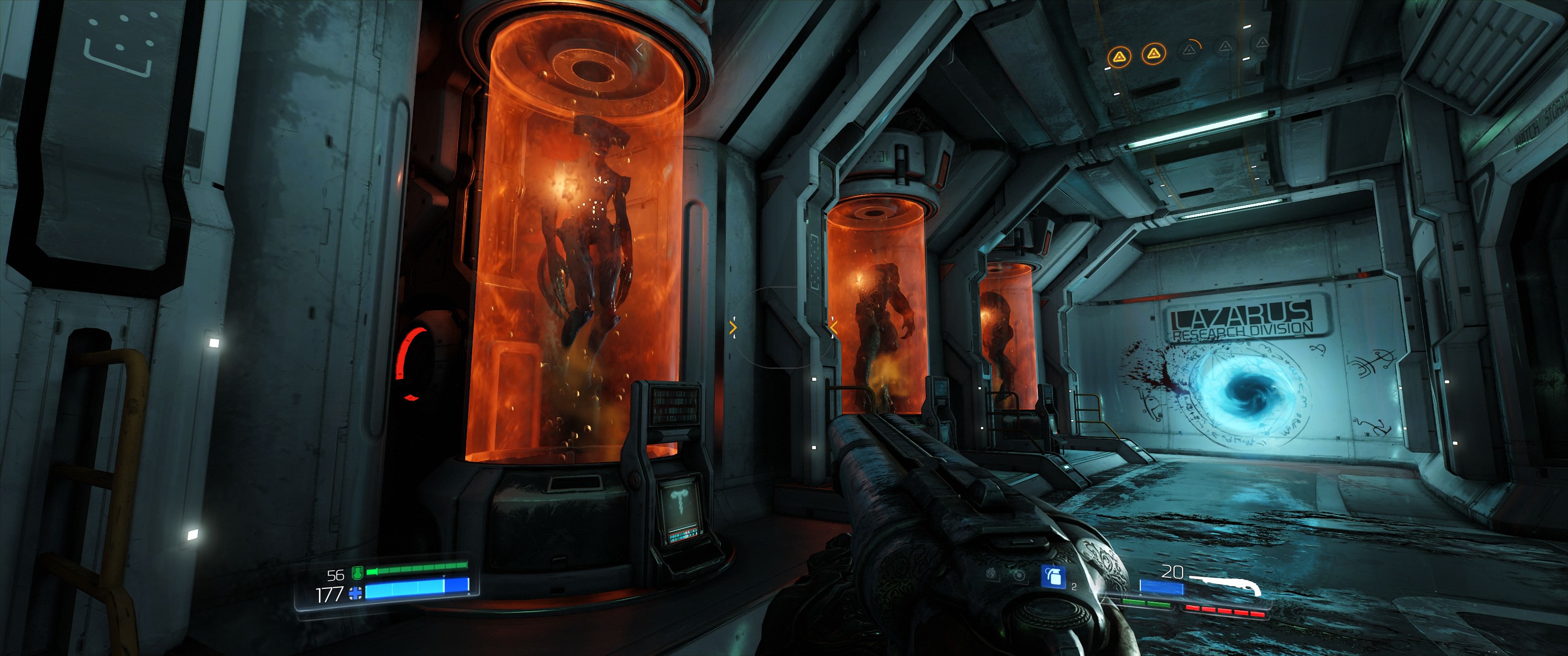
Task: Select the blue frag grenade icon
Action: (1053, 576)
